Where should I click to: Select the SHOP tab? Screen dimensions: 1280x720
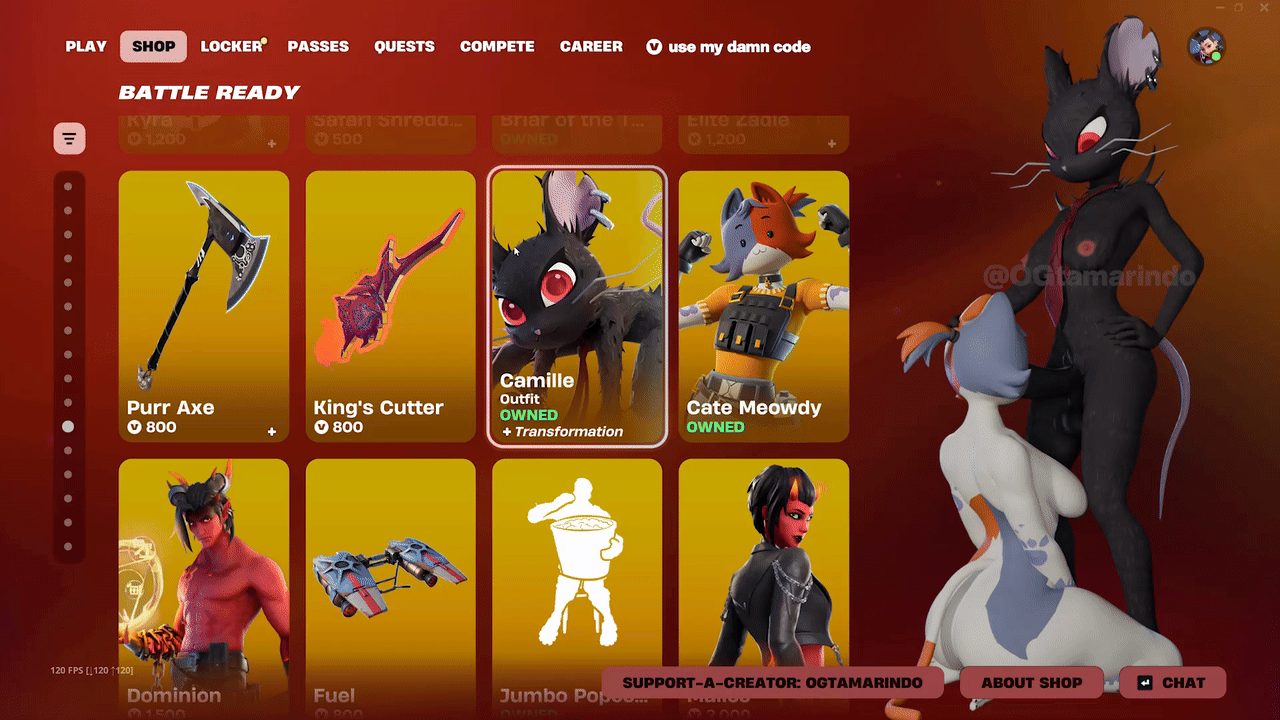click(x=153, y=46)
